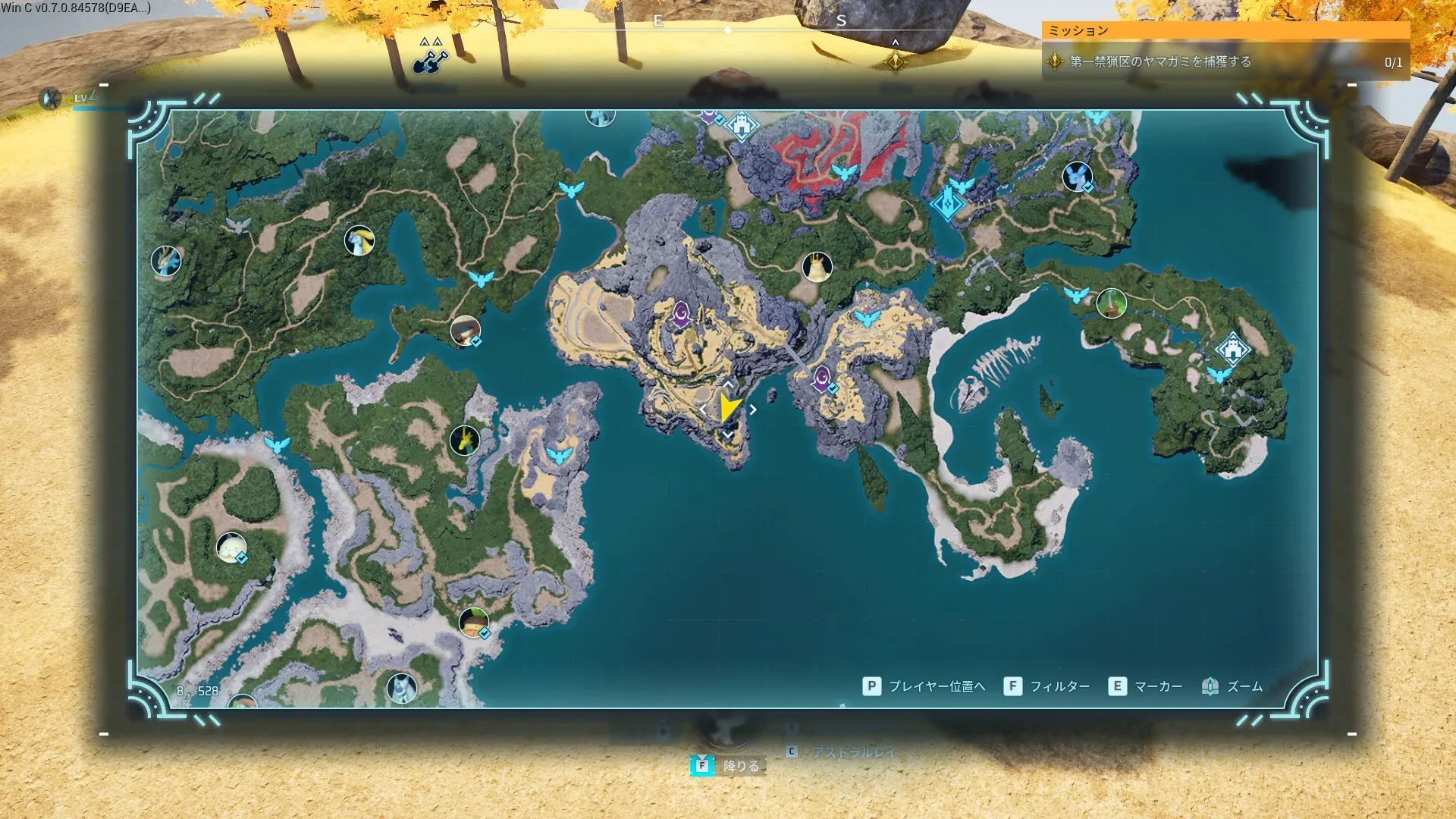
Task: Open the フィルター map filter
Action: [1047, 686]
